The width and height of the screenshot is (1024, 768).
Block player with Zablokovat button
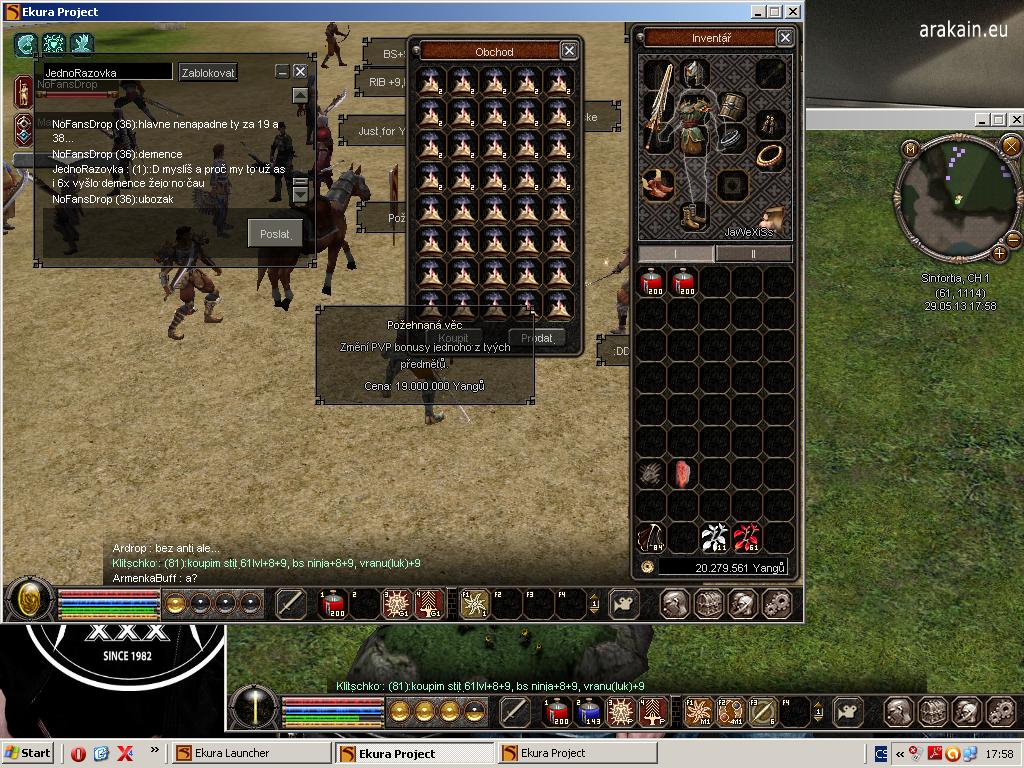click(x=208, y=73)
